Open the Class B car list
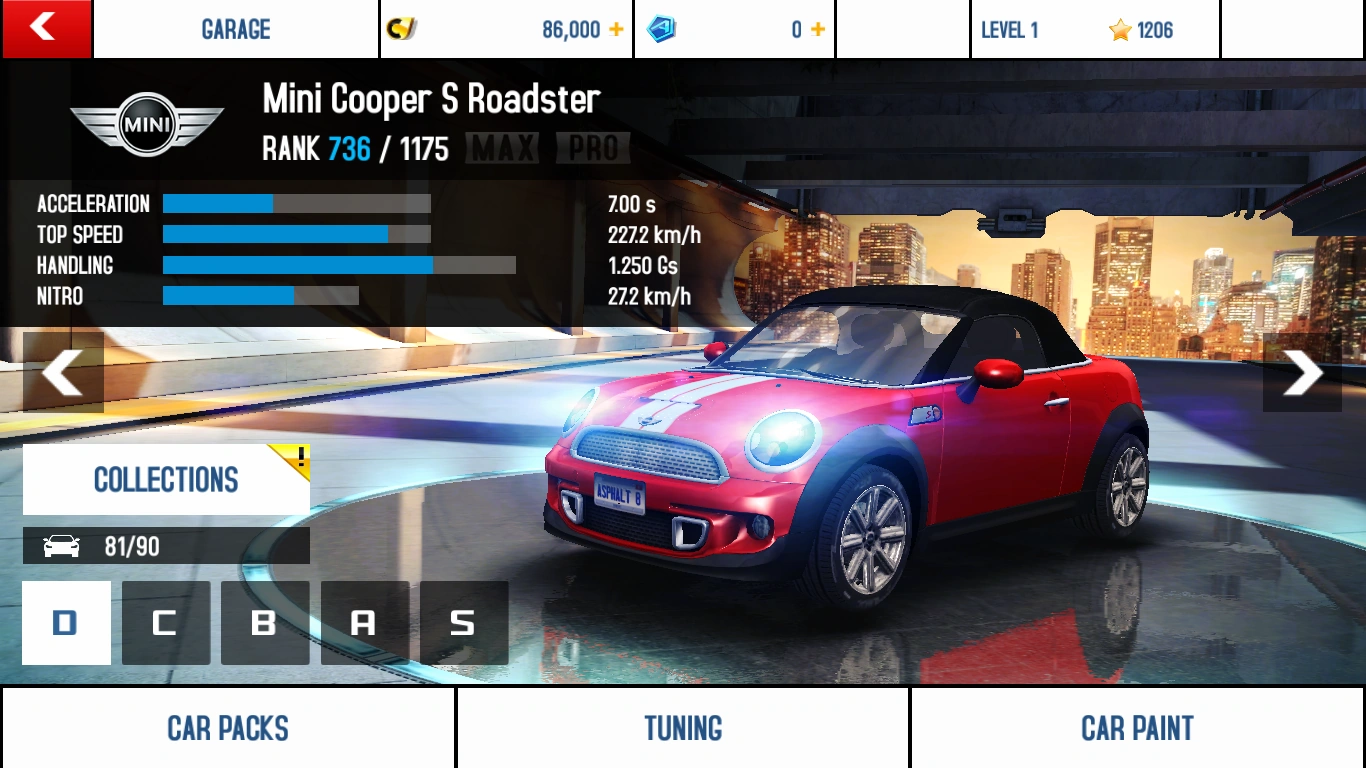1366x768 pixels. point(265,622)
